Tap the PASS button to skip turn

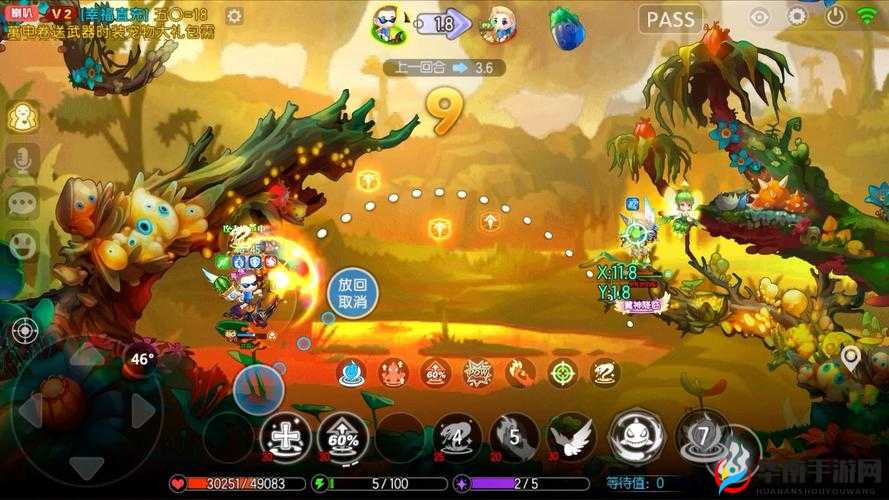(x=670, y=19)
